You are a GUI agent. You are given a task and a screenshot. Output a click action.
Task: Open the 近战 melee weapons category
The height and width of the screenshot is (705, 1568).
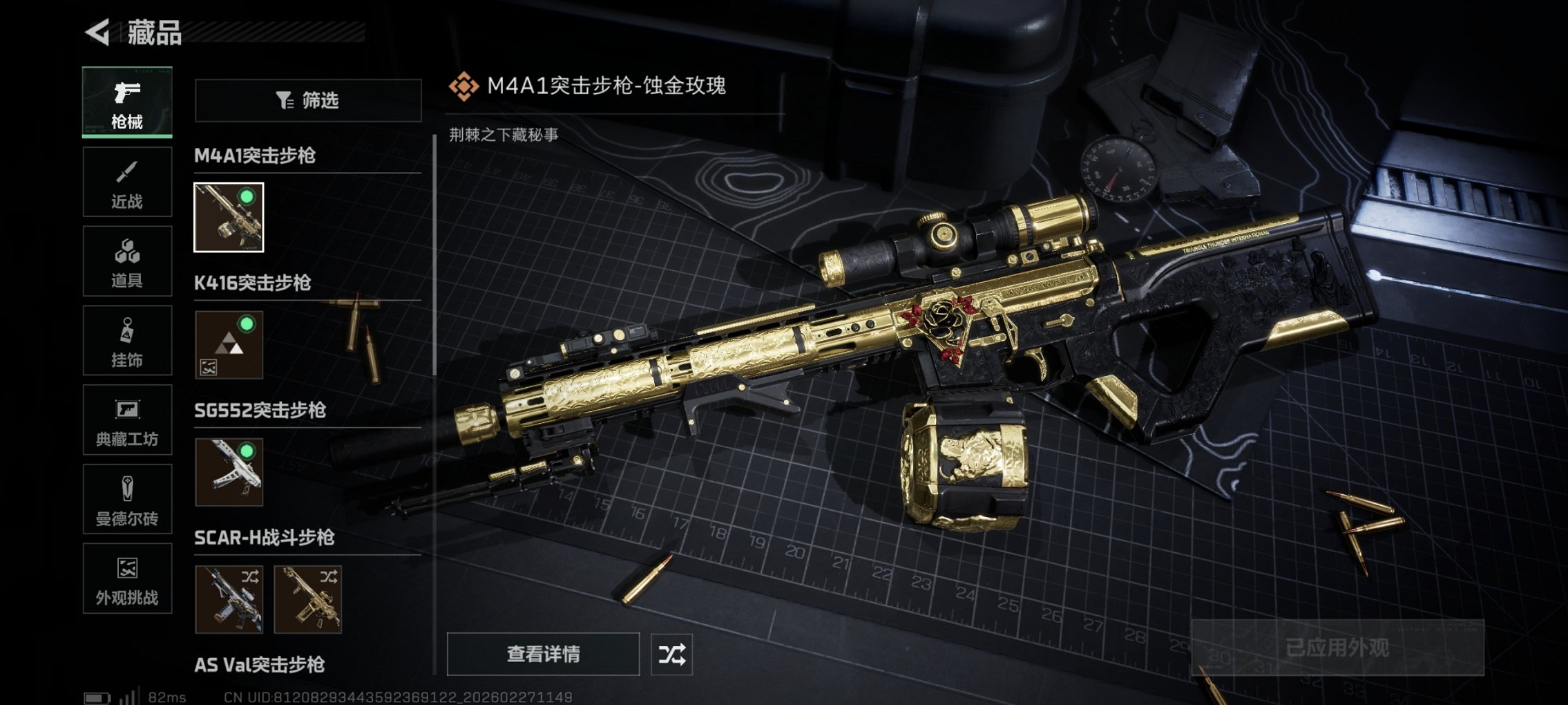point(126,182)
